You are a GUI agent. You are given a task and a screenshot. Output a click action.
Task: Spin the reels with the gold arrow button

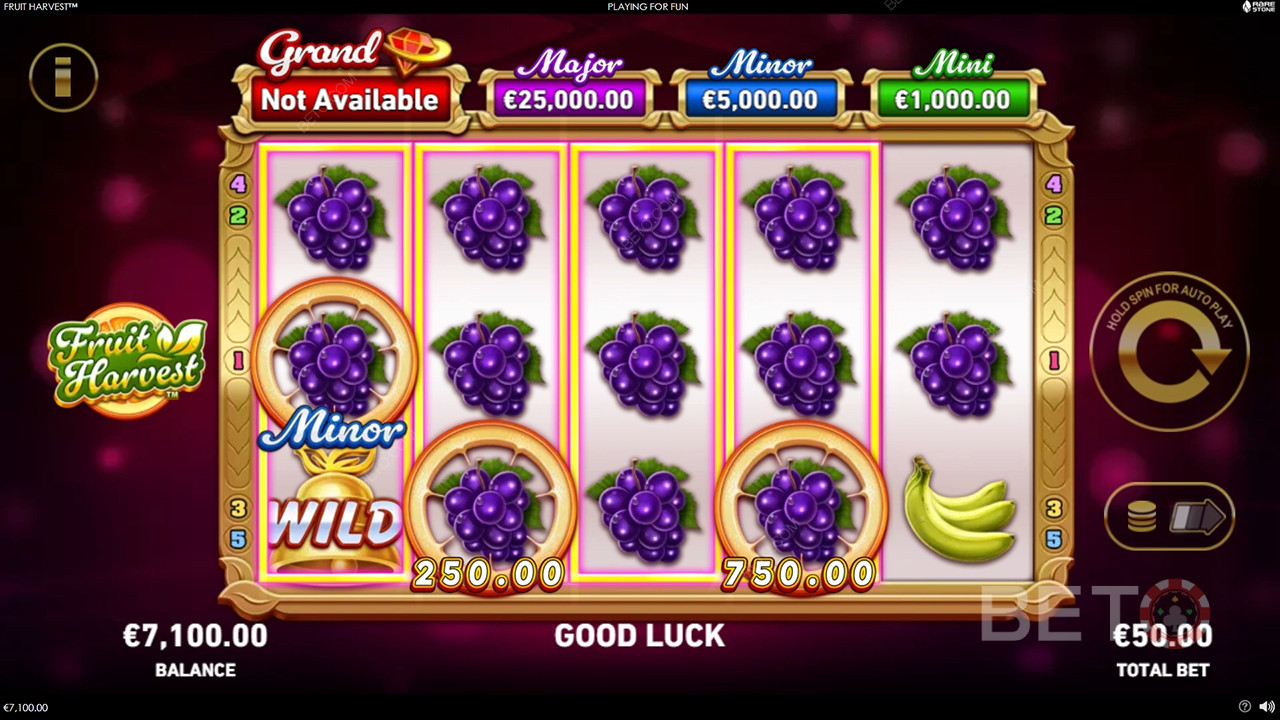click(1168, 352)
